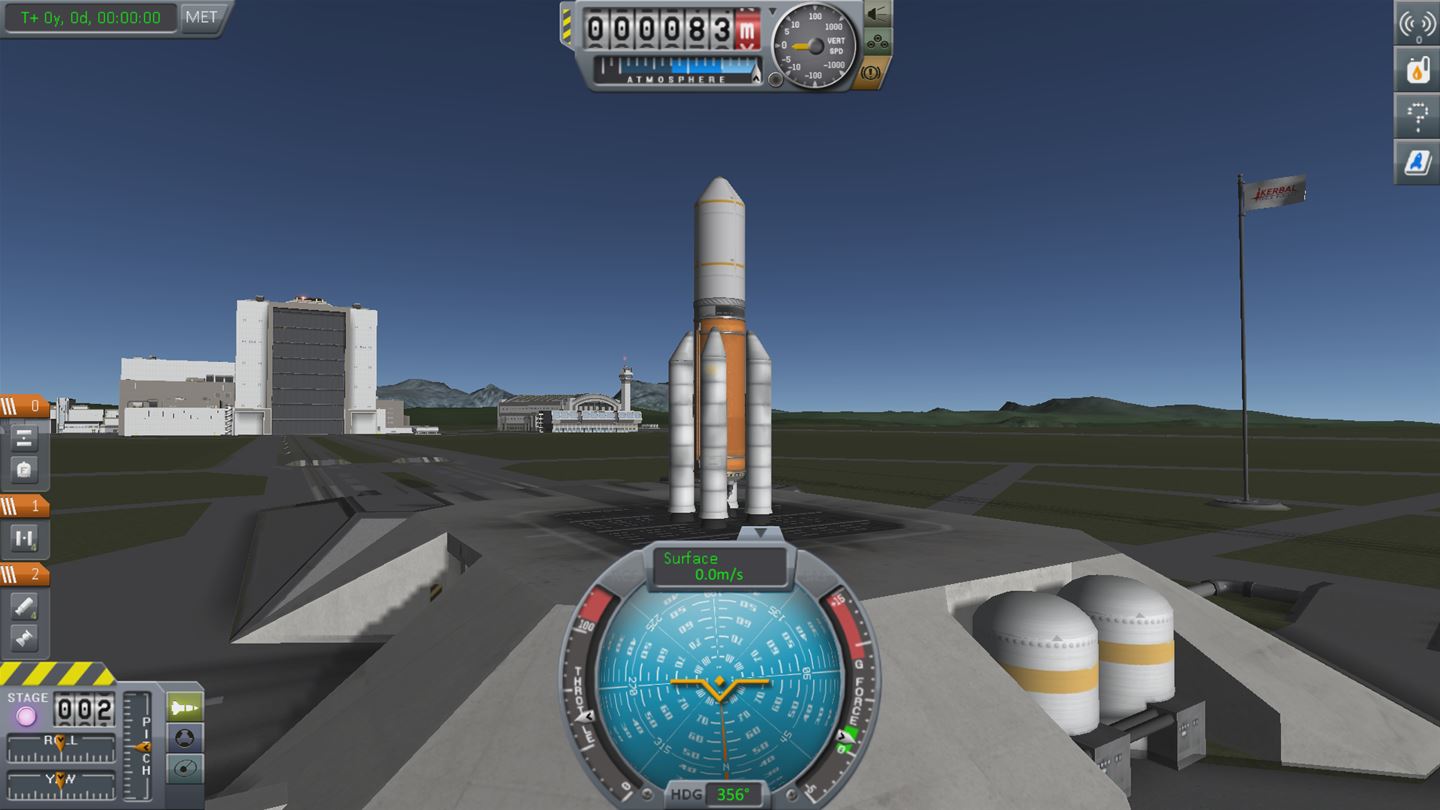Screen dimensions: 1440x810
Task: Open the maneuver trajectory panel
Action: pyautogui.click(x=1418, y=117)
